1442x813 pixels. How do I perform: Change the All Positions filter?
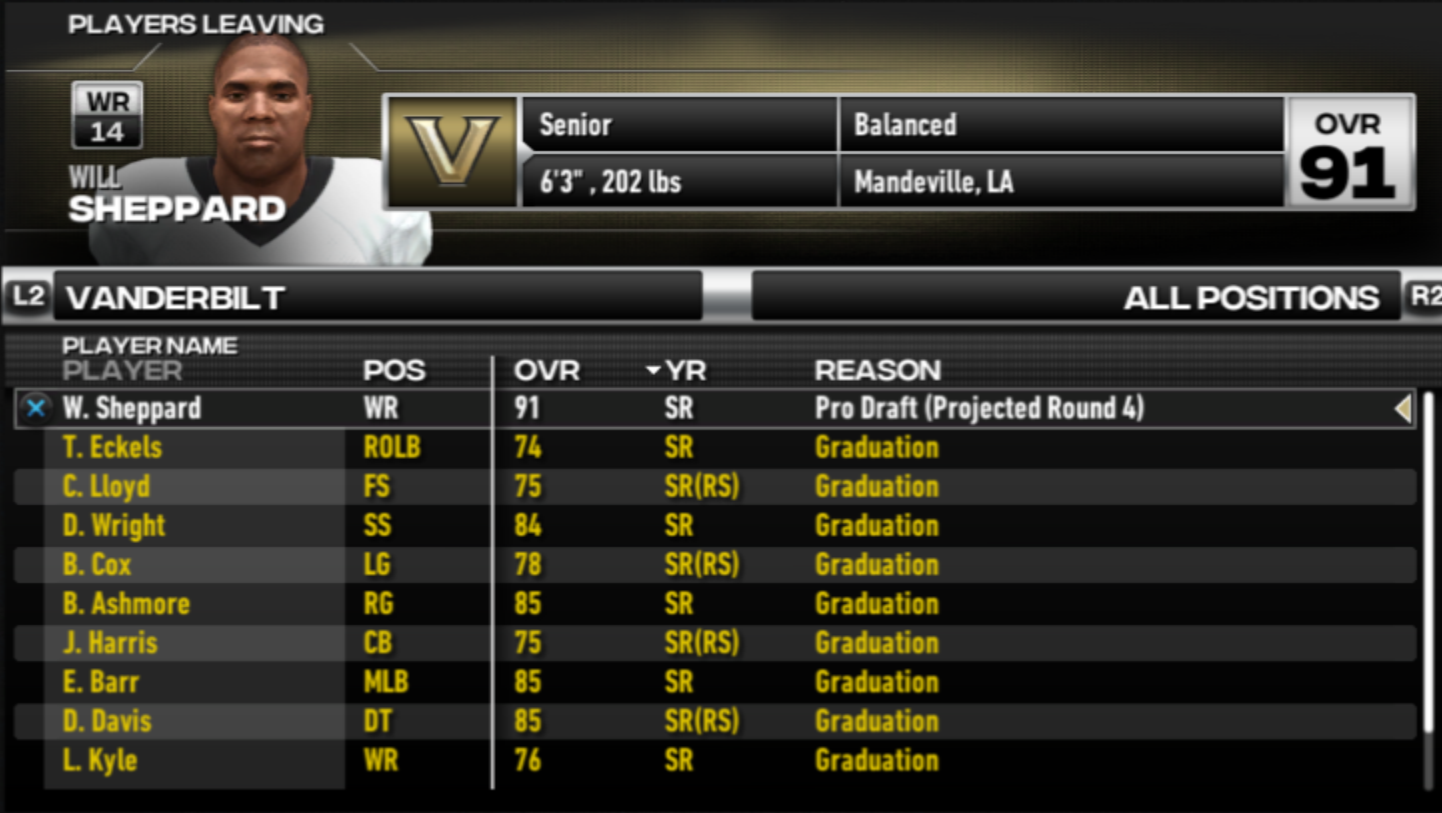click(x=1075, y=297)
